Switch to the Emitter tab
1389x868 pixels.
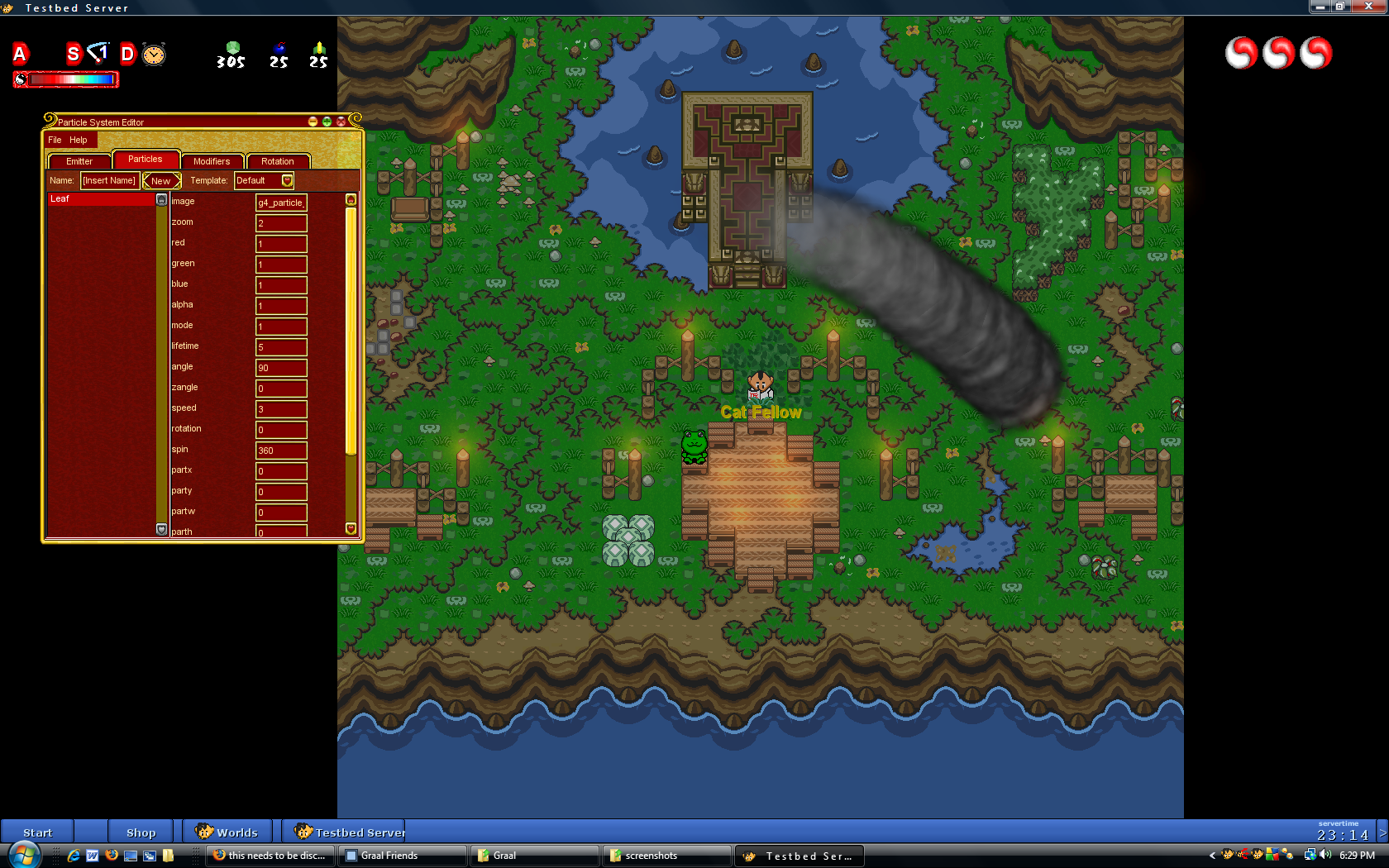79,161
